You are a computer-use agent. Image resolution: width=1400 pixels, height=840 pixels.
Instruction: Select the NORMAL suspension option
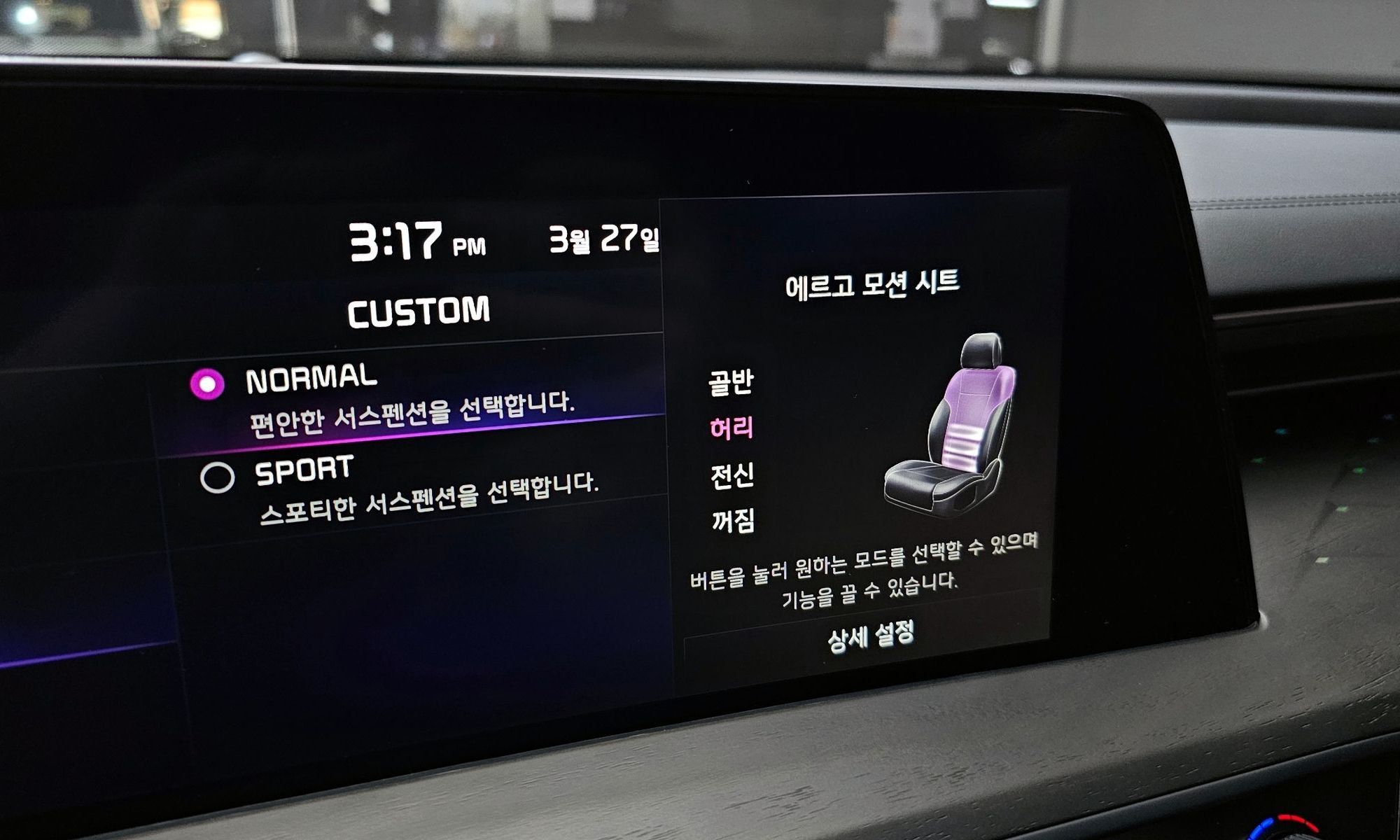tap(207, 384)
